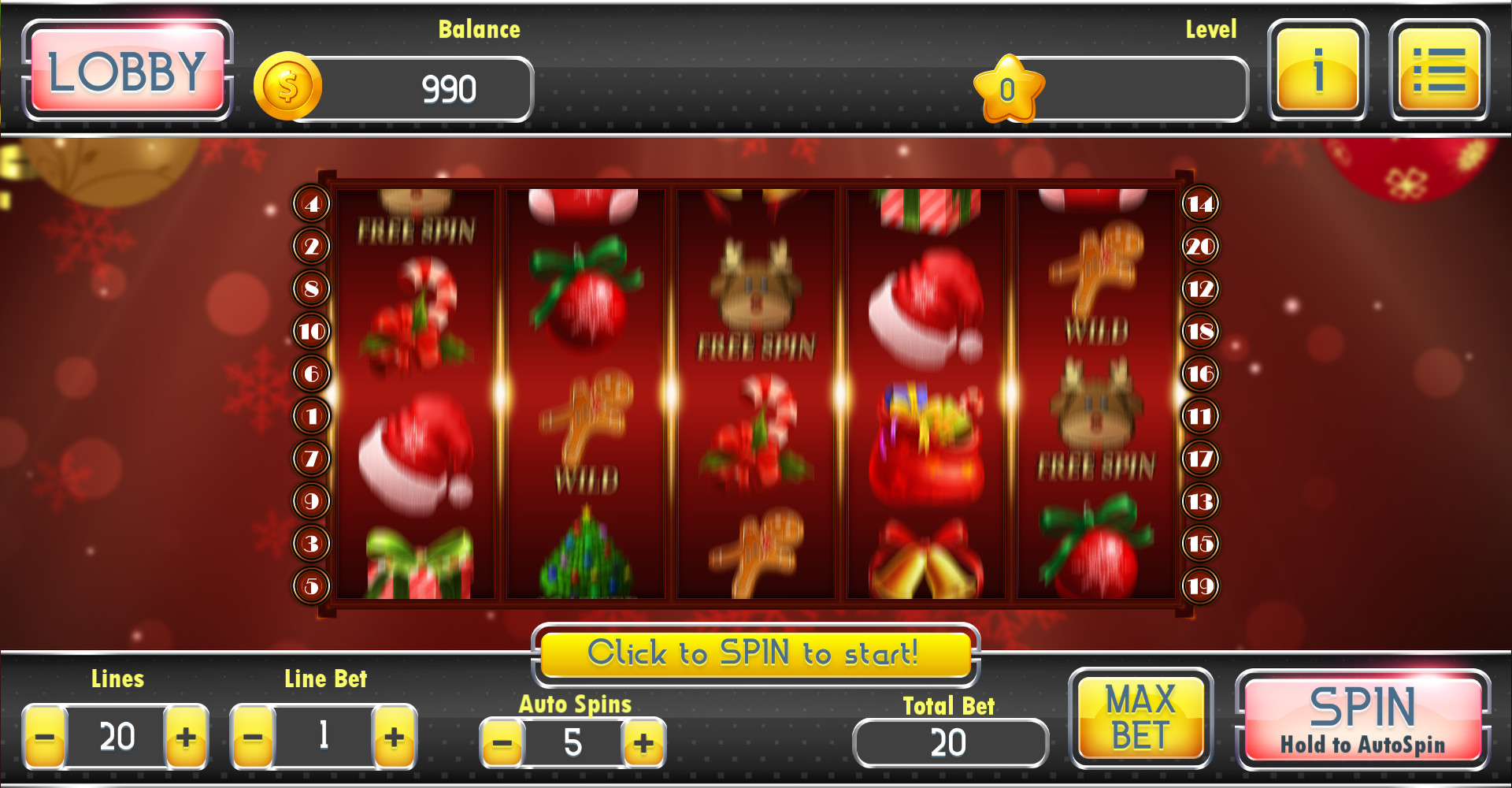Increase Auto Spins count with plus
The height and width of the screenshot is (788, 1512).
[644, 742]
